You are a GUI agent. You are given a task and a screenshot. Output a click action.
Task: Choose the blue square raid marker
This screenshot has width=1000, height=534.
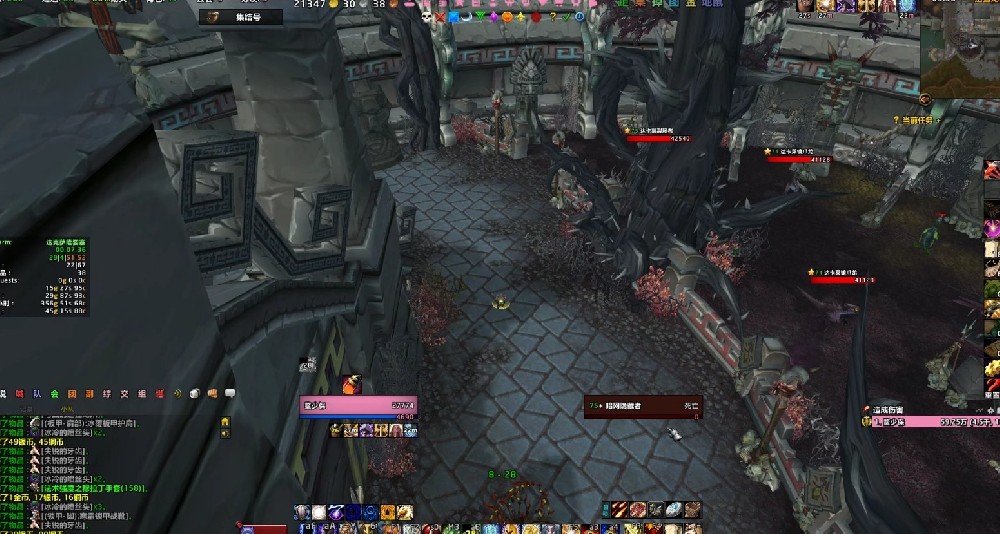(x=454, y=17)
